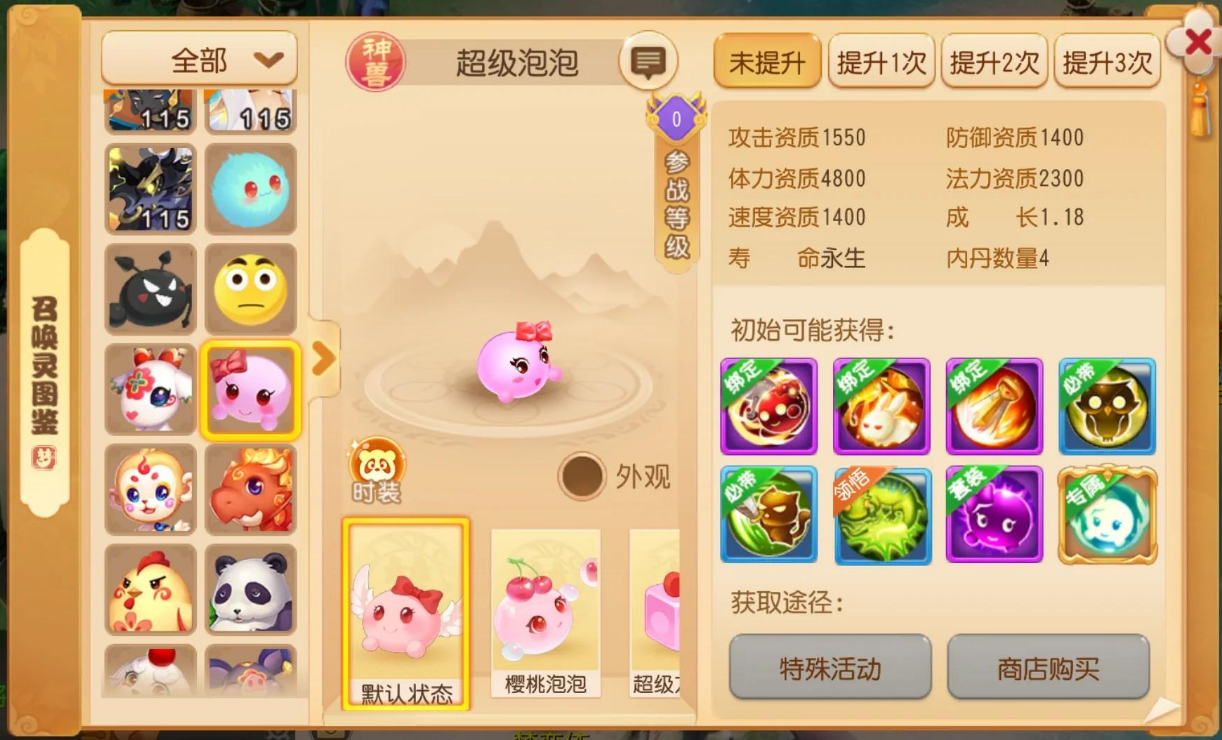Open the 全部 filter dropdown
This screenshot has height=740, width=1222.
click(200, 60)
